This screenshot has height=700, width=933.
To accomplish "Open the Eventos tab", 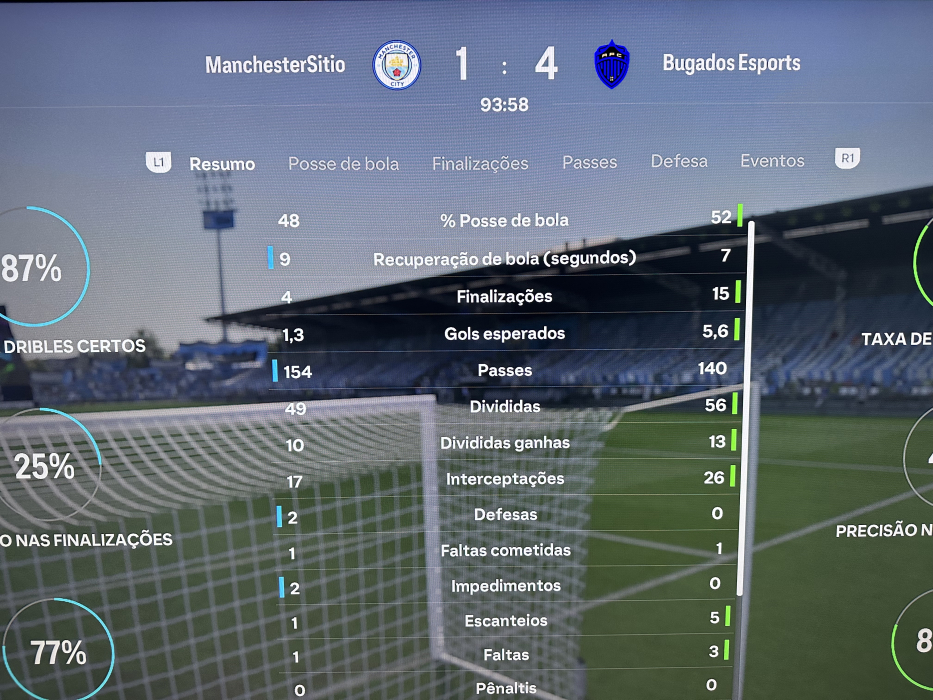I will click(772, 161).
